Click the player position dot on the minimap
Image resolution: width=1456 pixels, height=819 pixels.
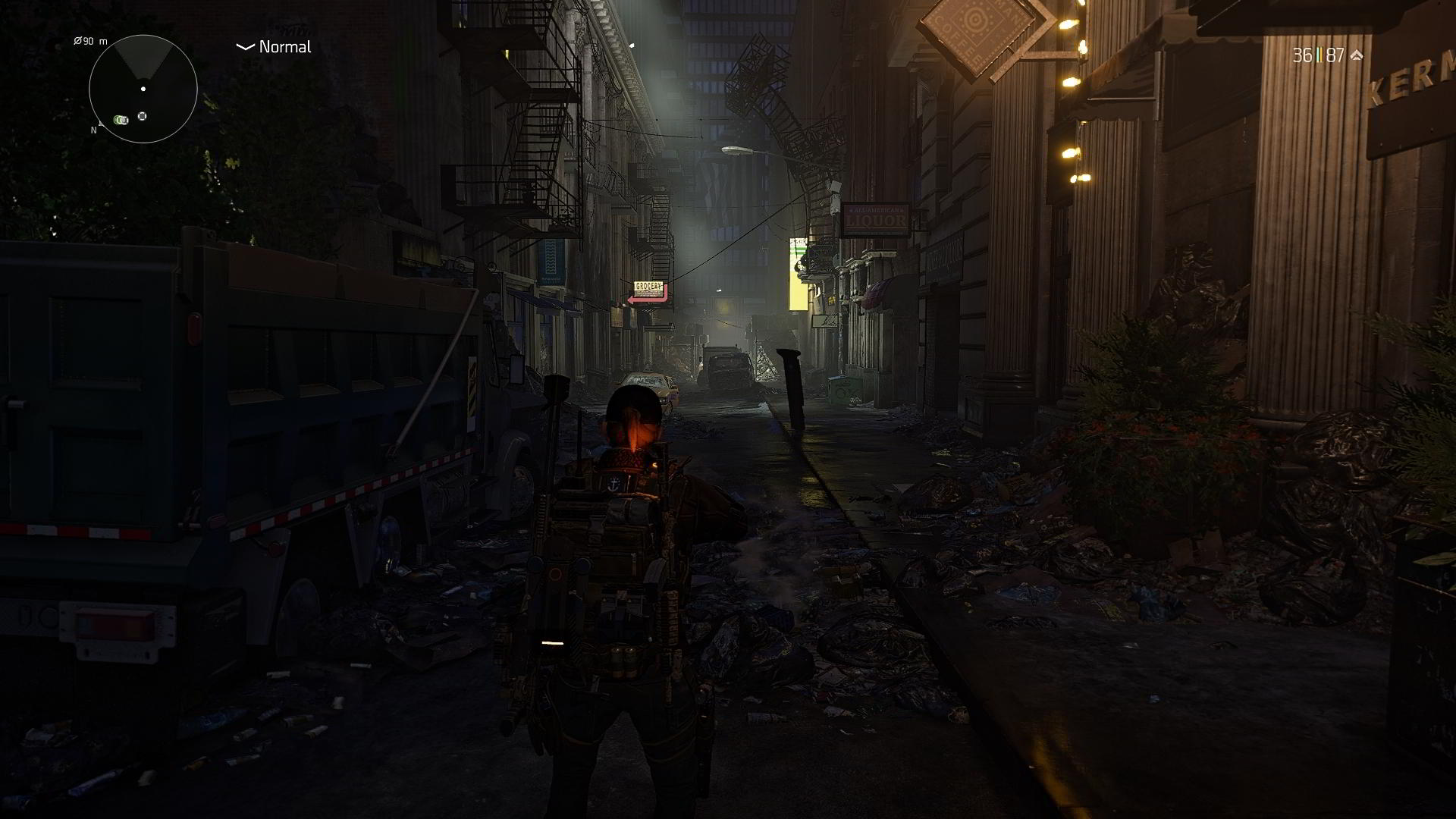[143, 89]
